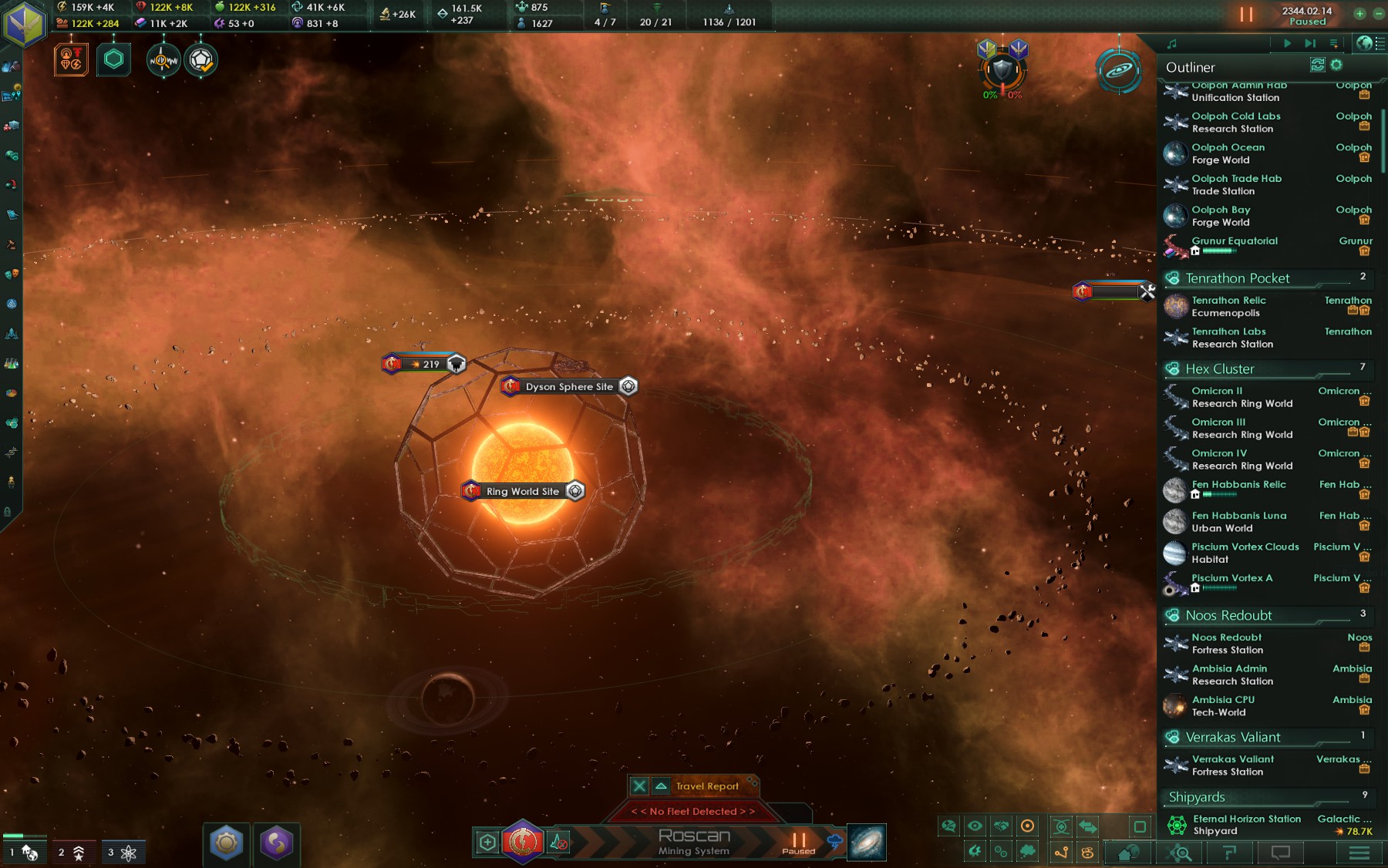Open the galaxy map view
This screenshot has height=868, width=1388.
[x=867, y=842]
